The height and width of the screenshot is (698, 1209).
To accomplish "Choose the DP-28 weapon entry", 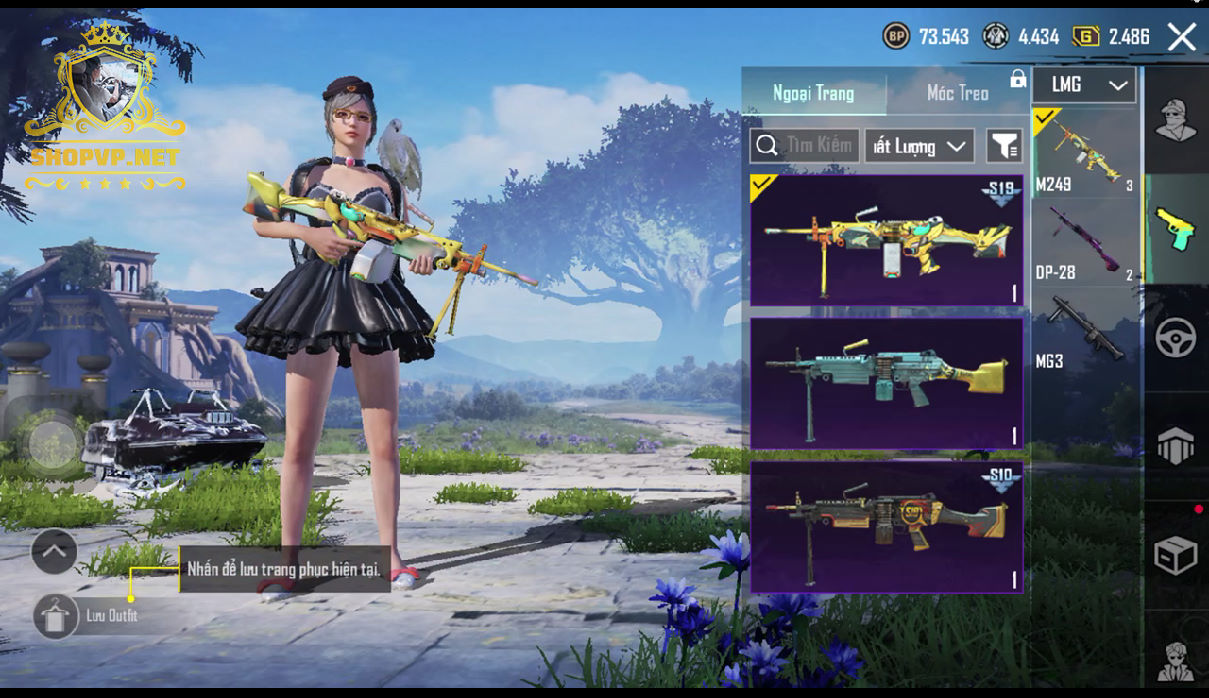I will click(x=1084, y=242).
